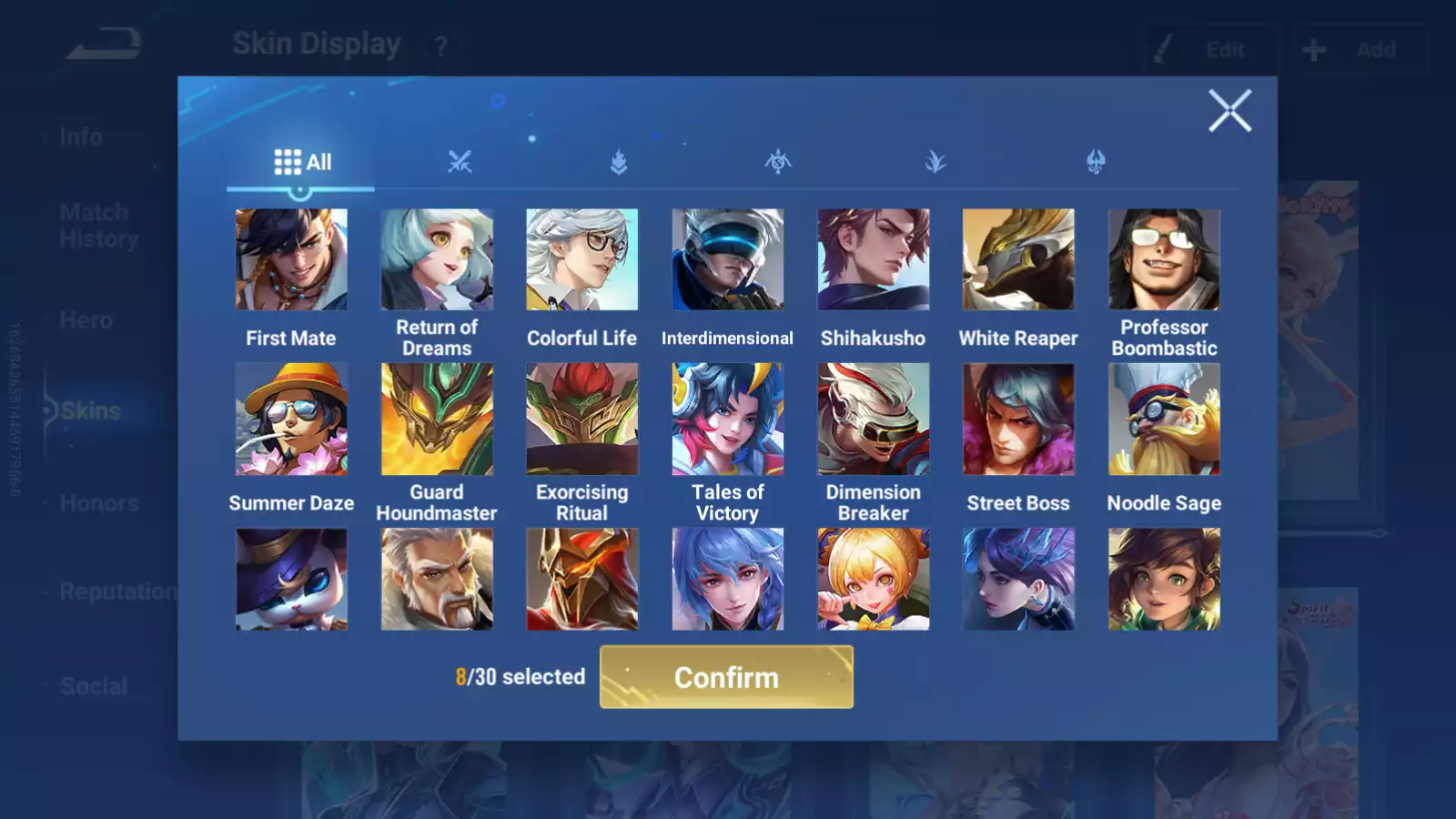Viewport: 1456px width, 819px height.
Task: Click the Street Boss skin thumbnail
Action: pos(1018,419)
